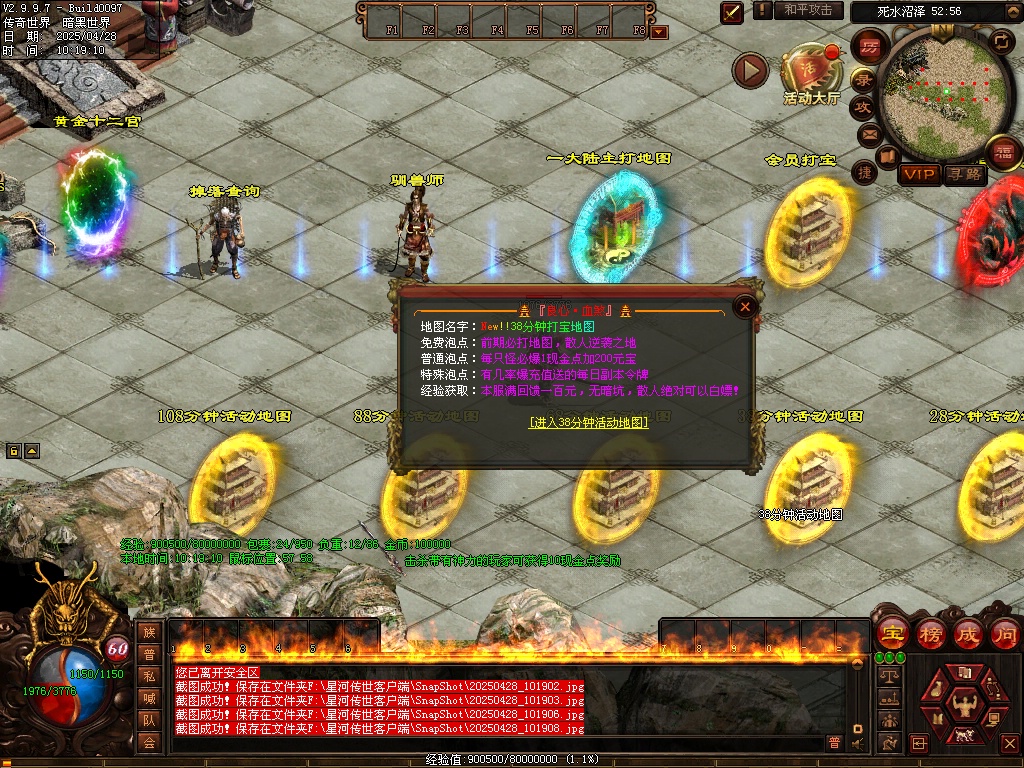Open the trade scales icon
Viewport: 1024px width, 768px height.
coord(887,676)
